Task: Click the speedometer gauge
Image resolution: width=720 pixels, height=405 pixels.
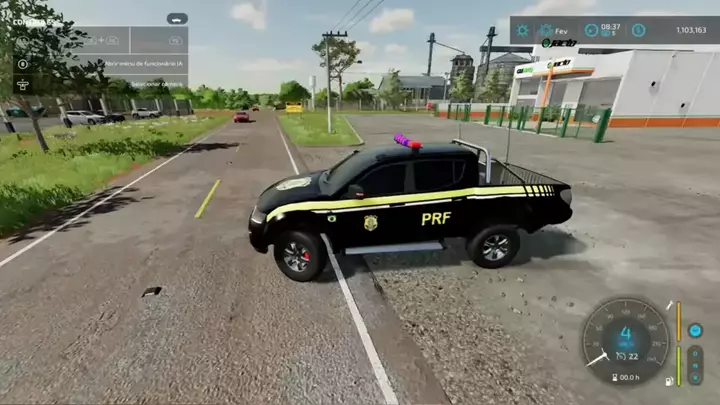Action: (x=626, y=340)
